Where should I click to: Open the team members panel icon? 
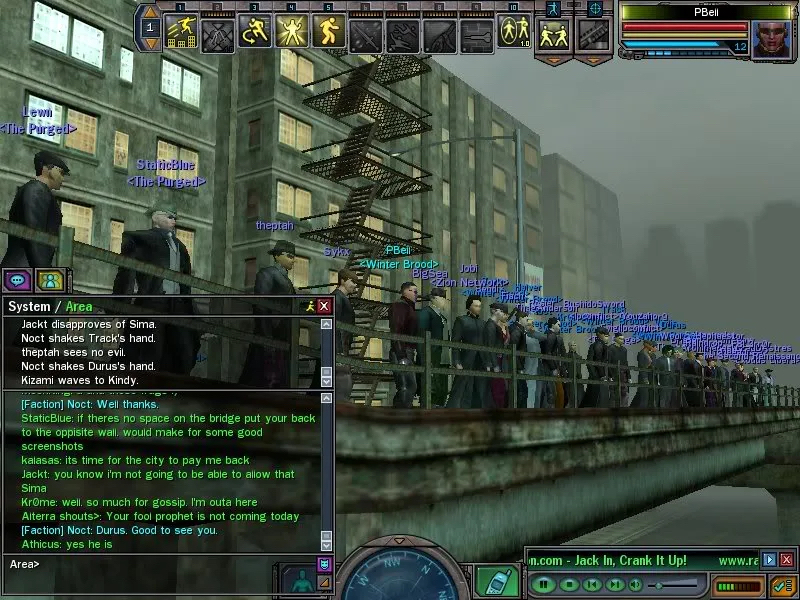[50, 280]
